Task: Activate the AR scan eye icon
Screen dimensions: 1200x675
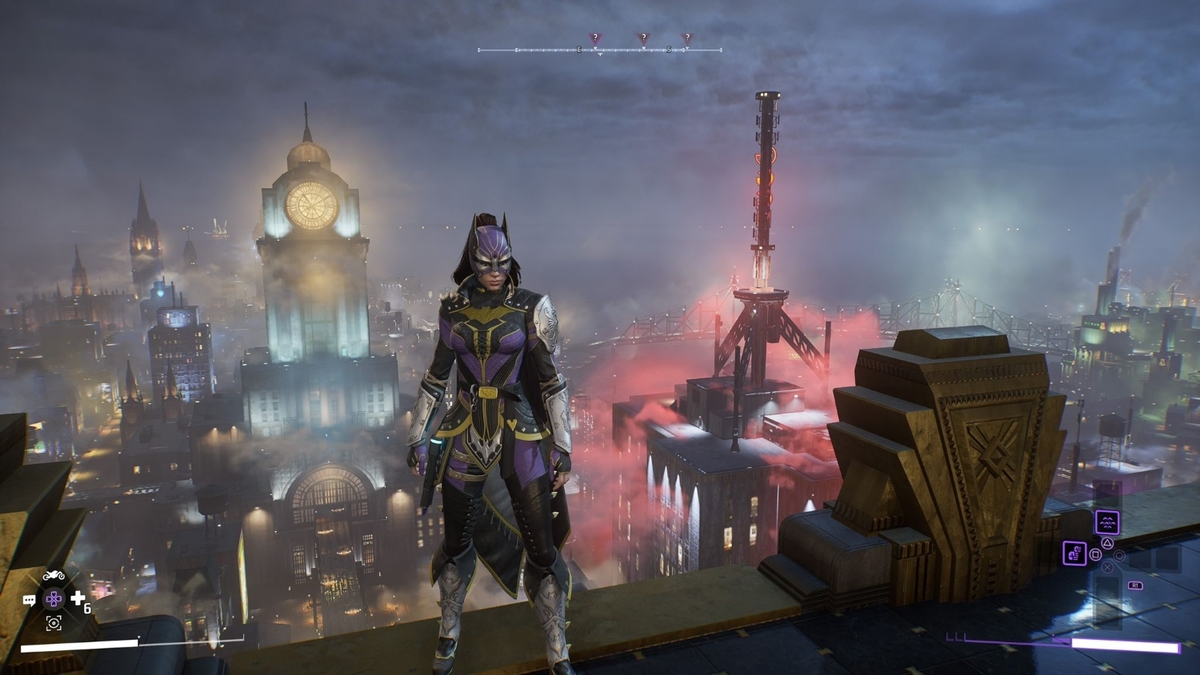Action: tap(53, 623)
